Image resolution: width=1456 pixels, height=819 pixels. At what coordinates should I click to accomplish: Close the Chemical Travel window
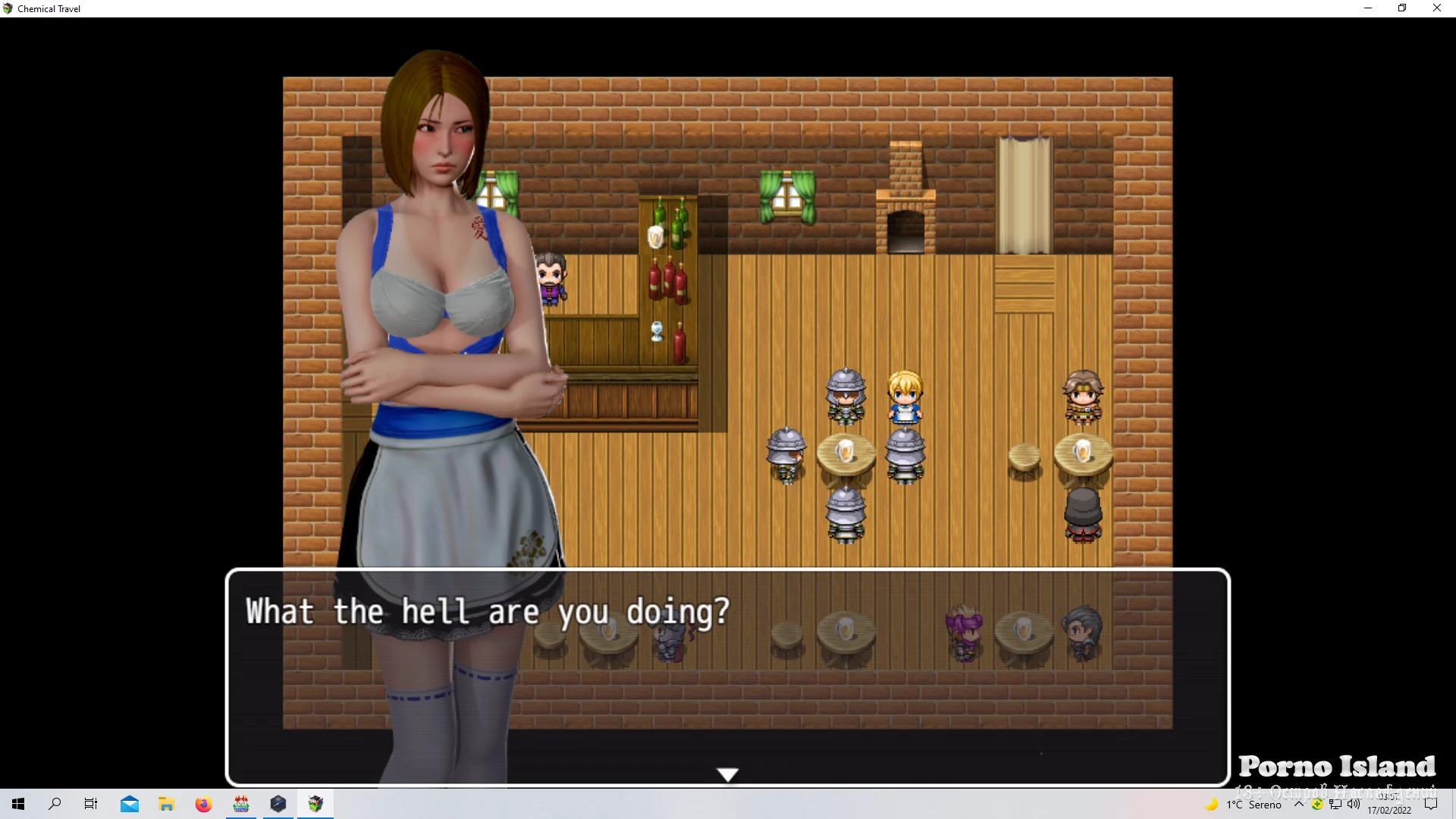(x=1436, y=8)
